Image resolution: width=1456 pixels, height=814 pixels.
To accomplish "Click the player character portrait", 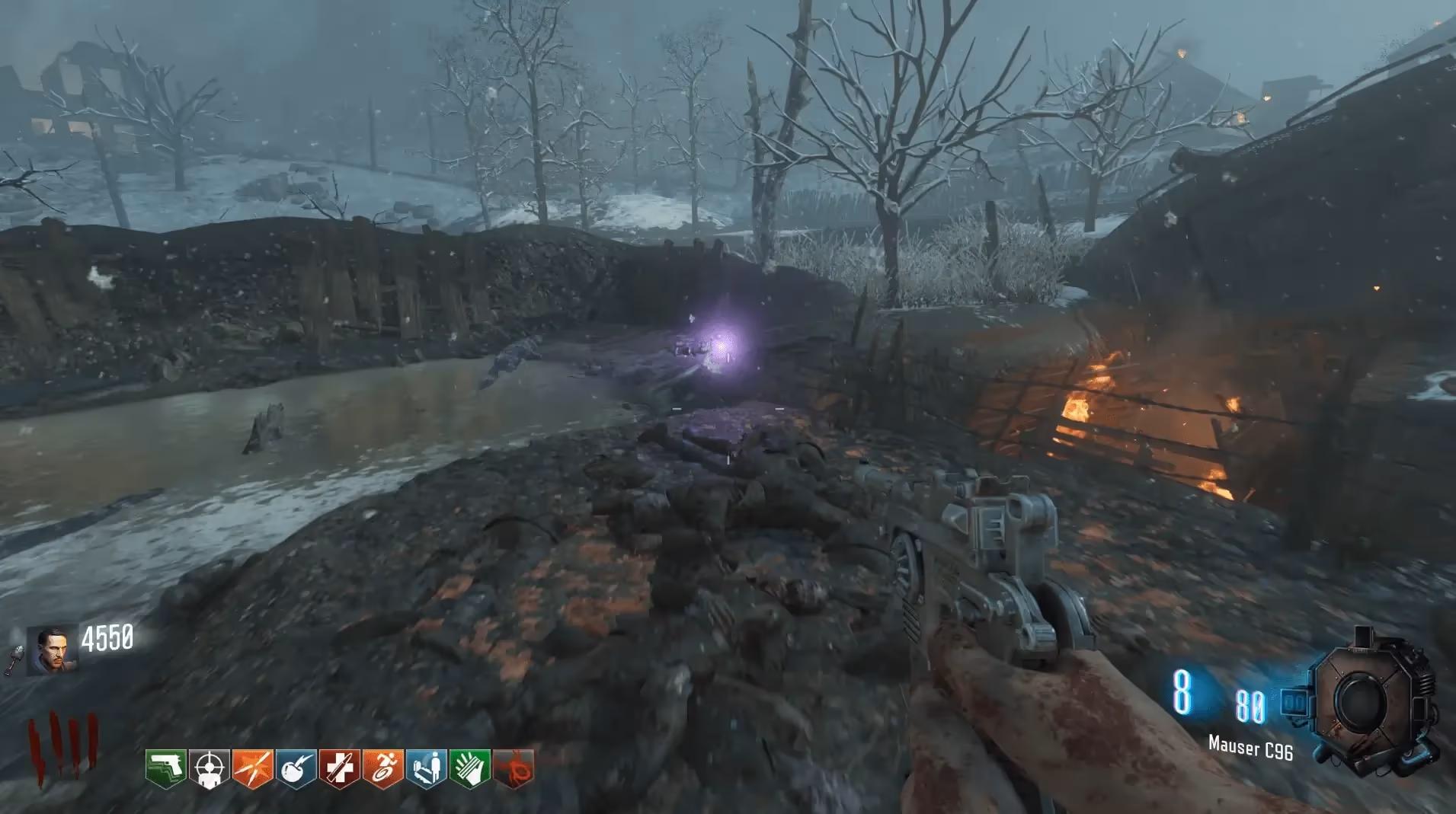I will point(53,651).
